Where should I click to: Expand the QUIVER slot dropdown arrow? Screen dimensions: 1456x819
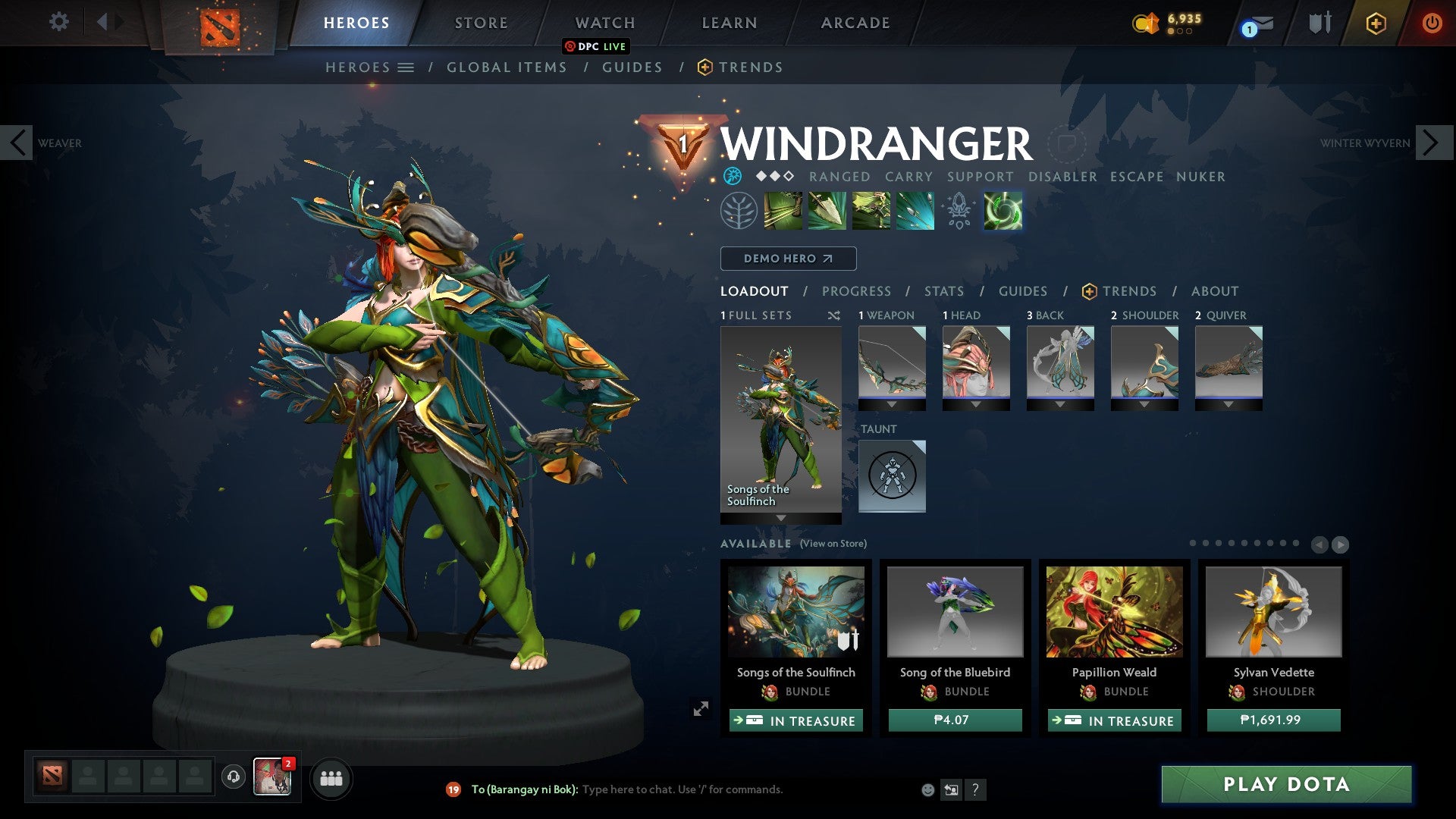pyautogui.click(x=1229, y=404)
